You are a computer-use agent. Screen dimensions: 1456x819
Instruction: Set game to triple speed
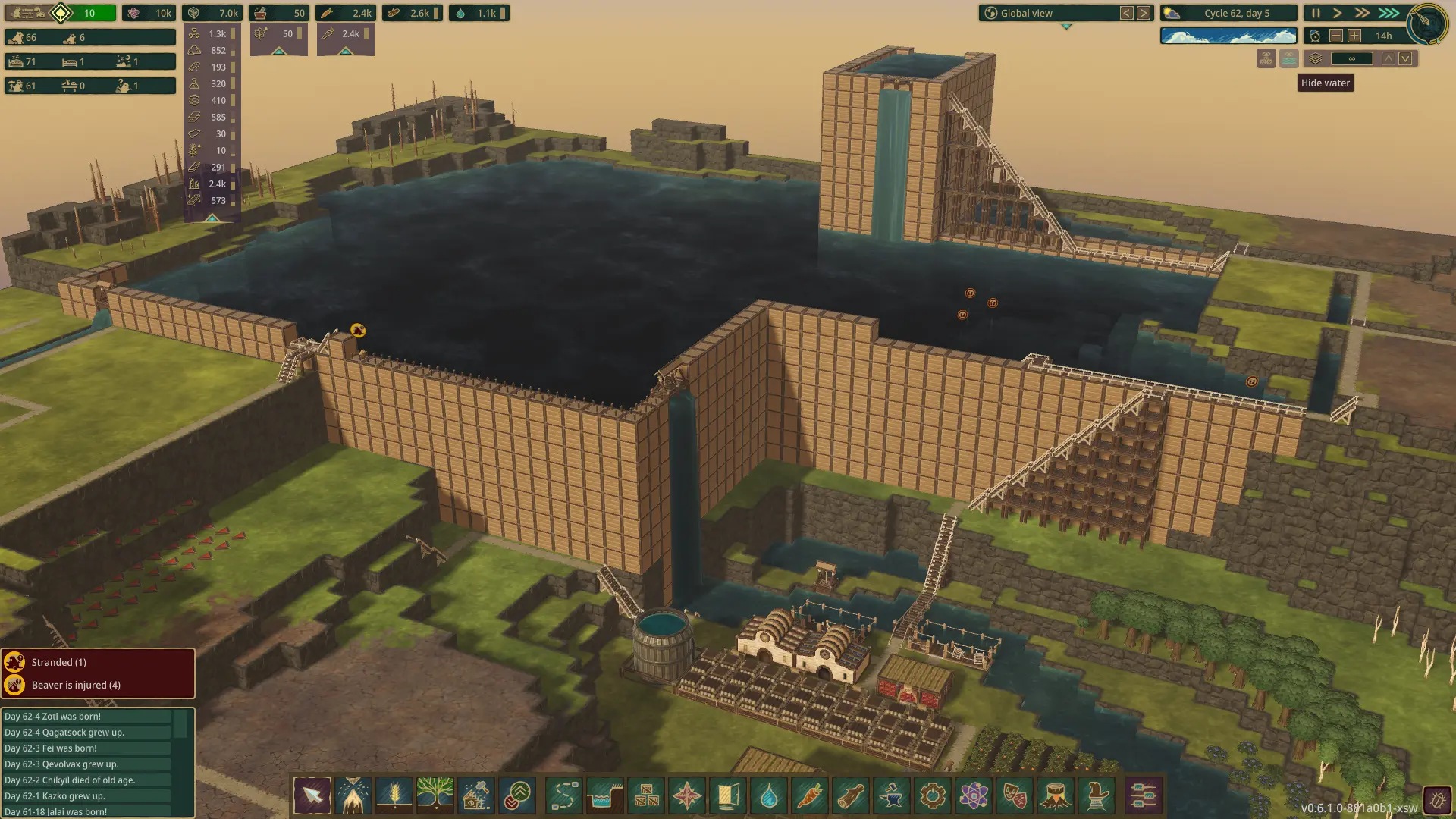pos(1389,13)
